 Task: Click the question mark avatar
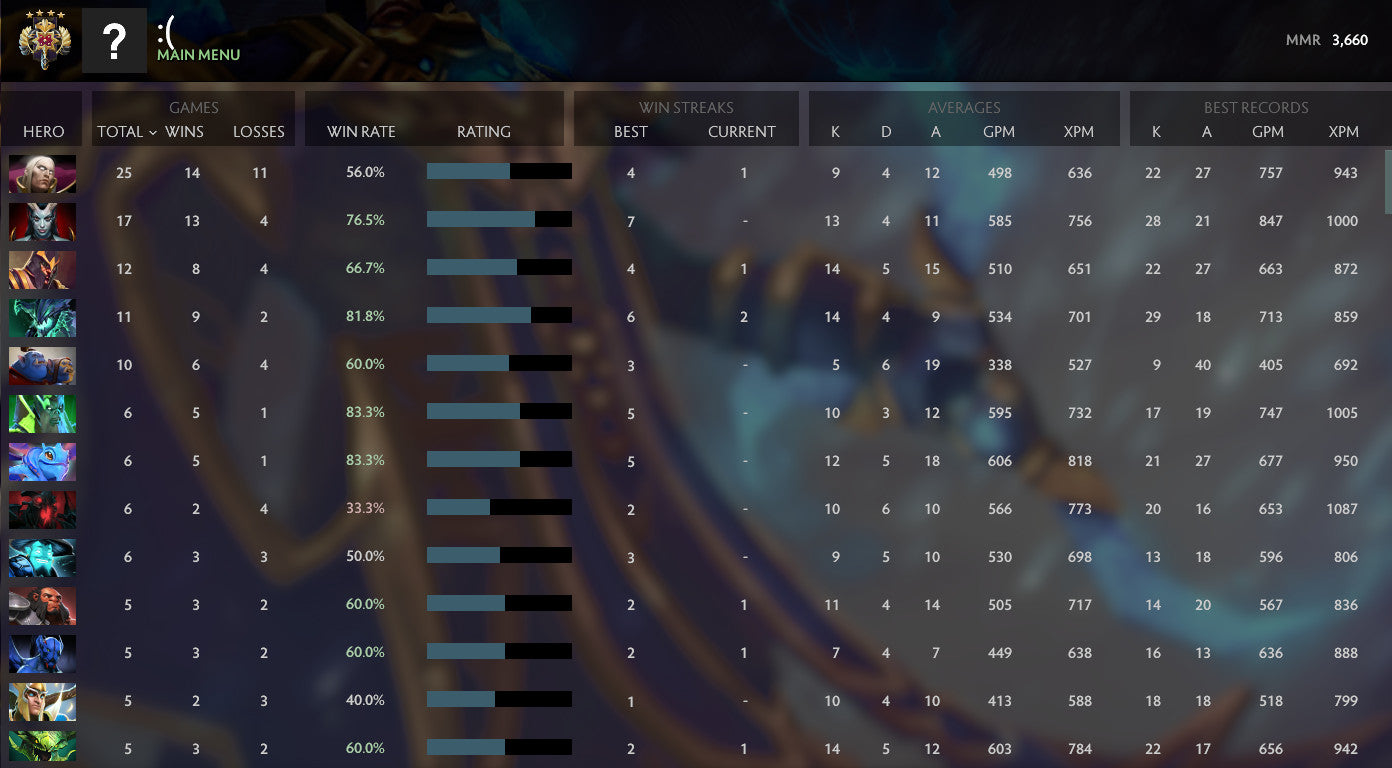point(114,40)
